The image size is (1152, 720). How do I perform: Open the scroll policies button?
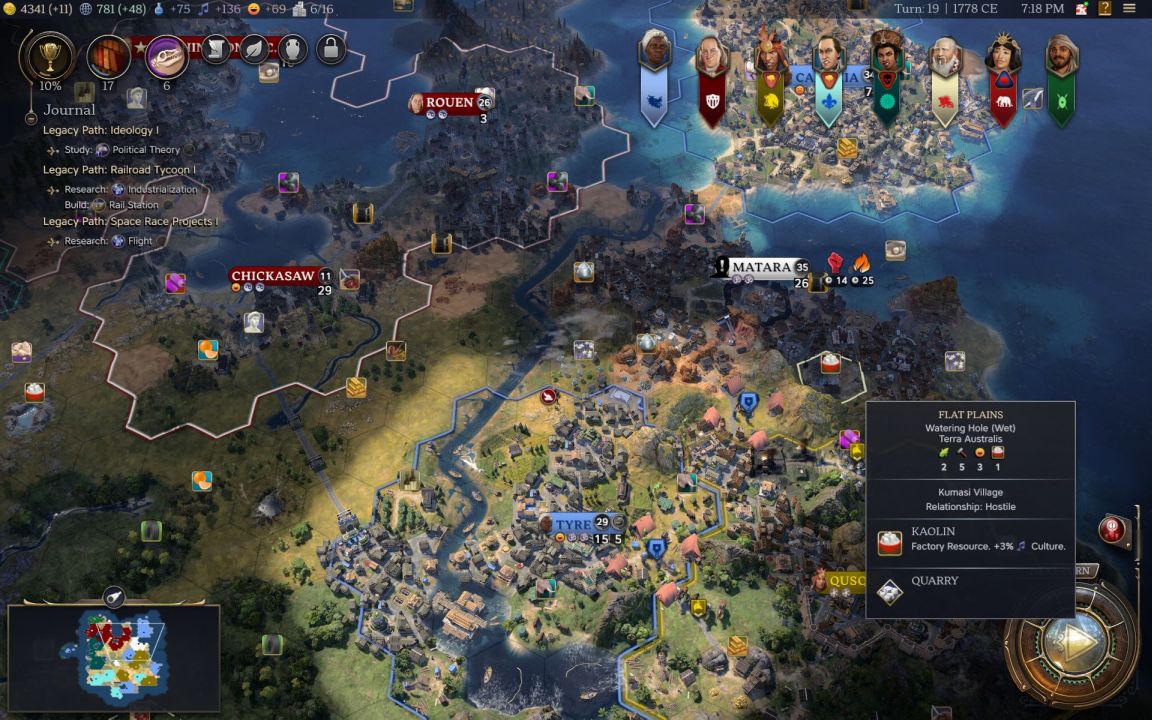click(x=217, y=48)
